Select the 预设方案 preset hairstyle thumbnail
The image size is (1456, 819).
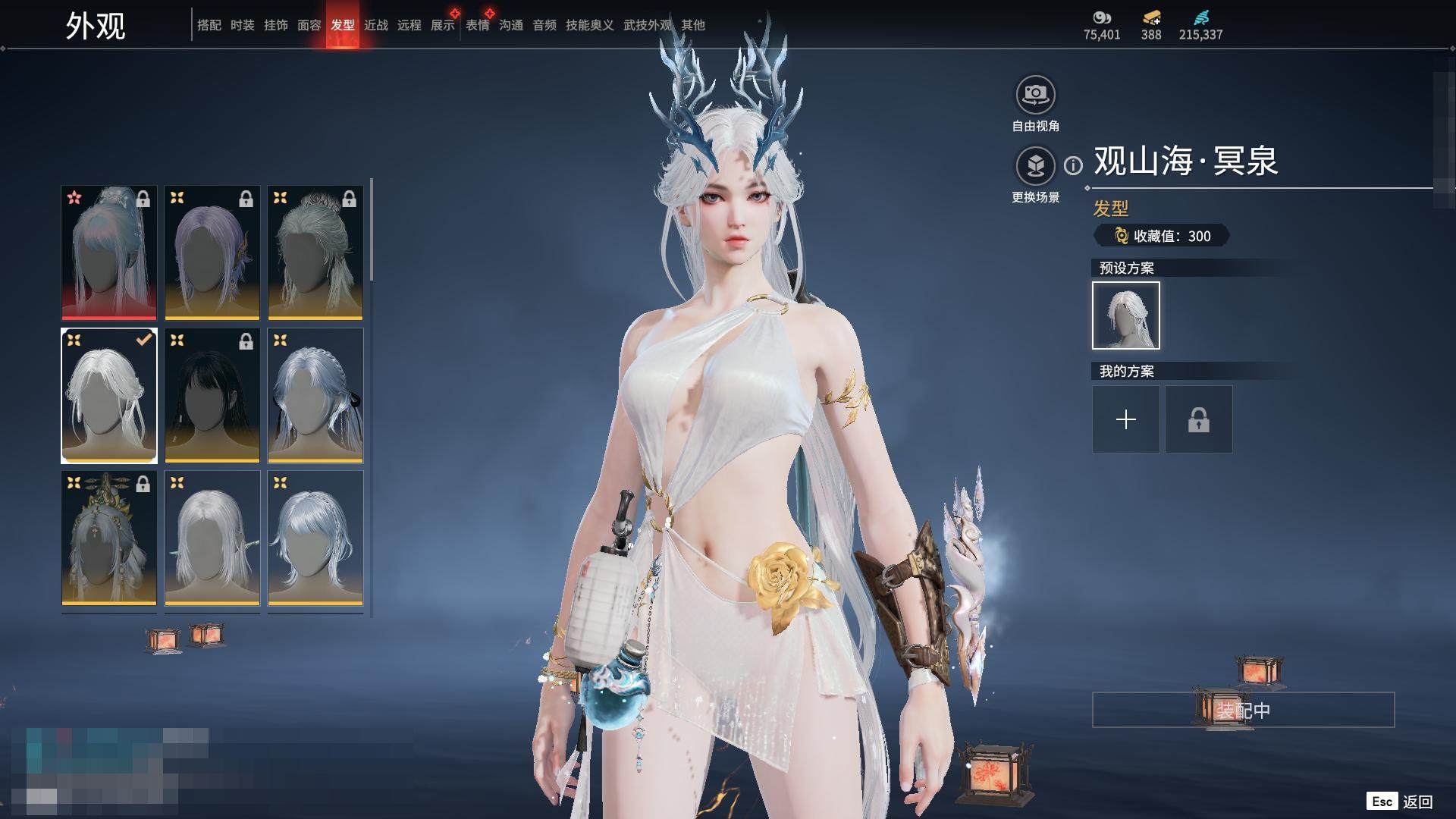1125,315
